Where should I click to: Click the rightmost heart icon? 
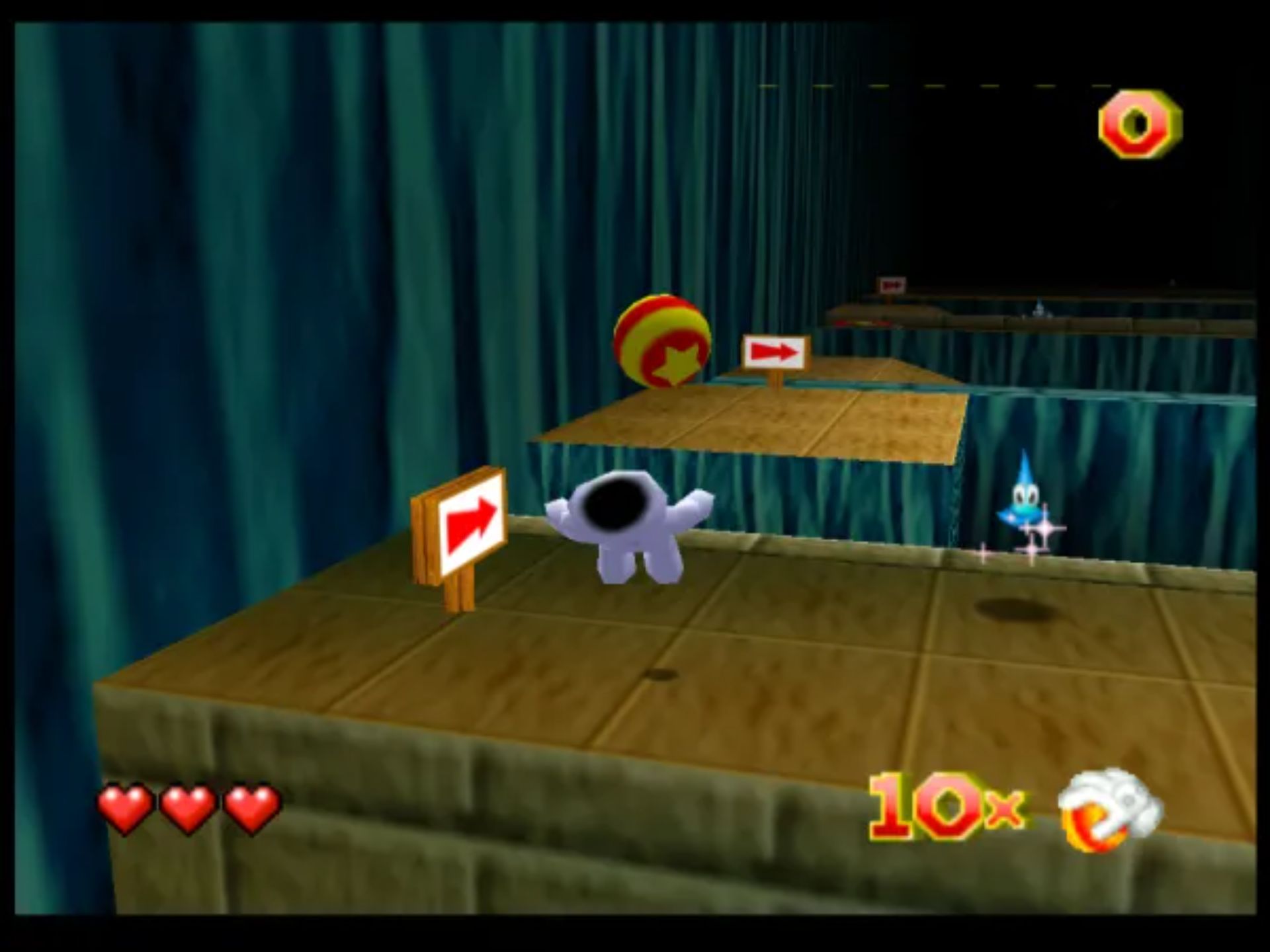tap(249, 807)
